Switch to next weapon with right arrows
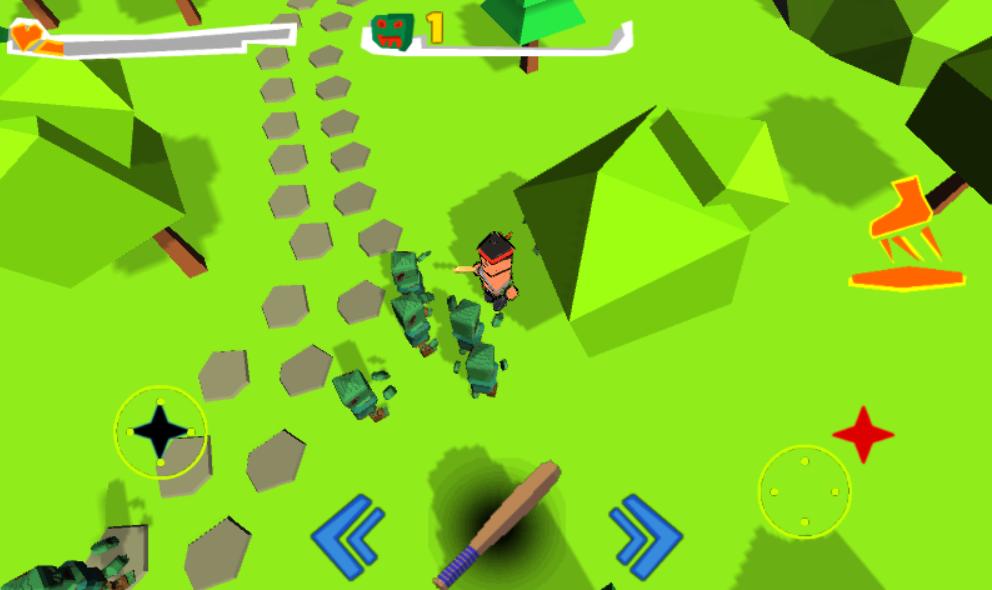 [644, 536]
